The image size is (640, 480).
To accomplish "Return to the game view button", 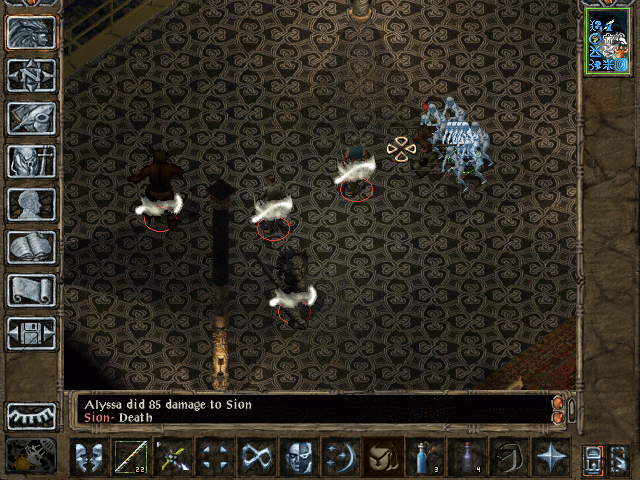I will (x=31, y=32).
